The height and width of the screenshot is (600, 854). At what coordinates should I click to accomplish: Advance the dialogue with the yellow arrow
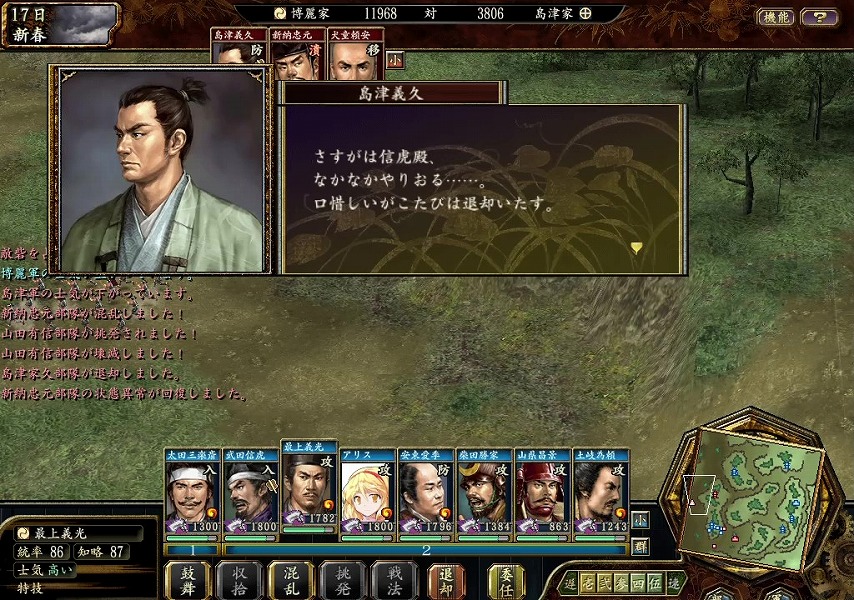tap(636, 247)
